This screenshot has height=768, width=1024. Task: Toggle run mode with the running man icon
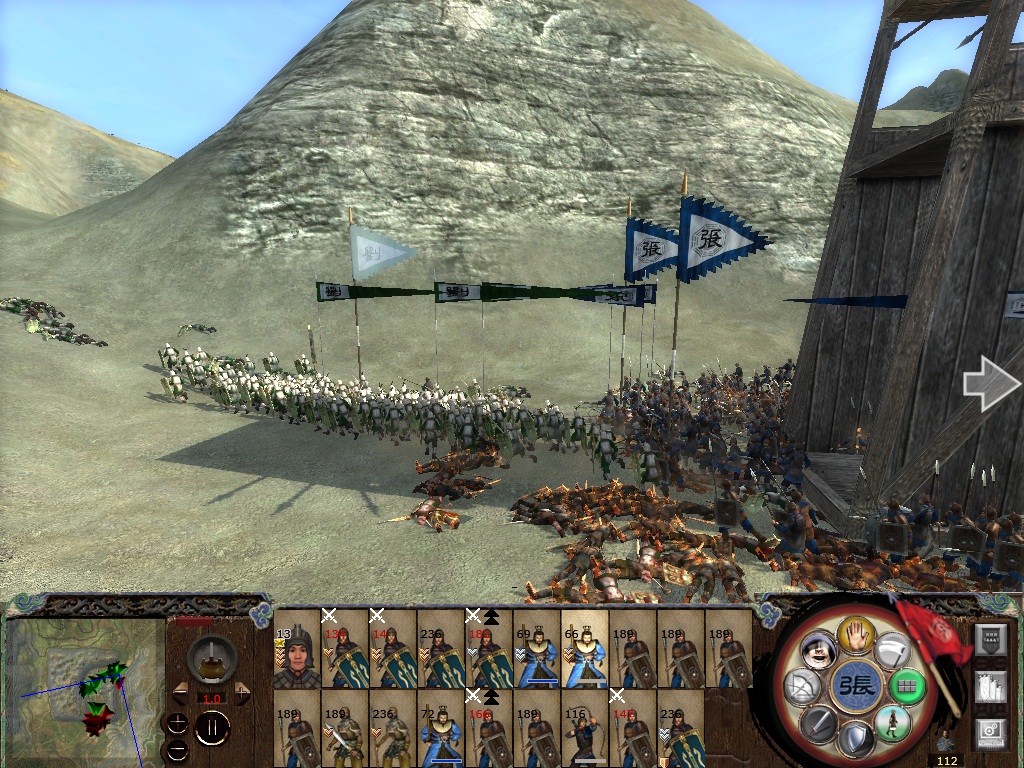[893, 722]
